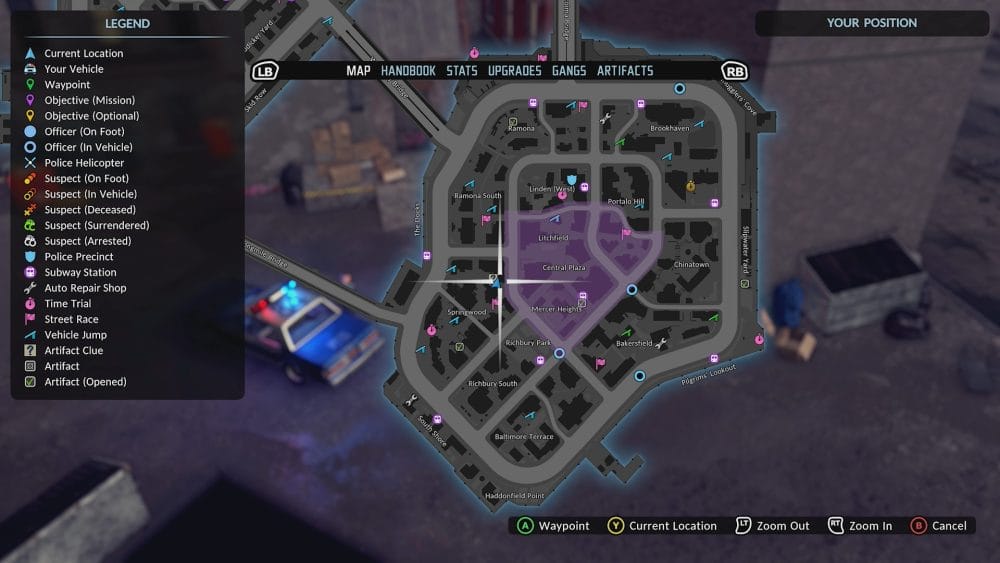This screenshot has width=1000, height=563.
Task: Click the Police Precinct legend entry
Action: pos(78,257)
